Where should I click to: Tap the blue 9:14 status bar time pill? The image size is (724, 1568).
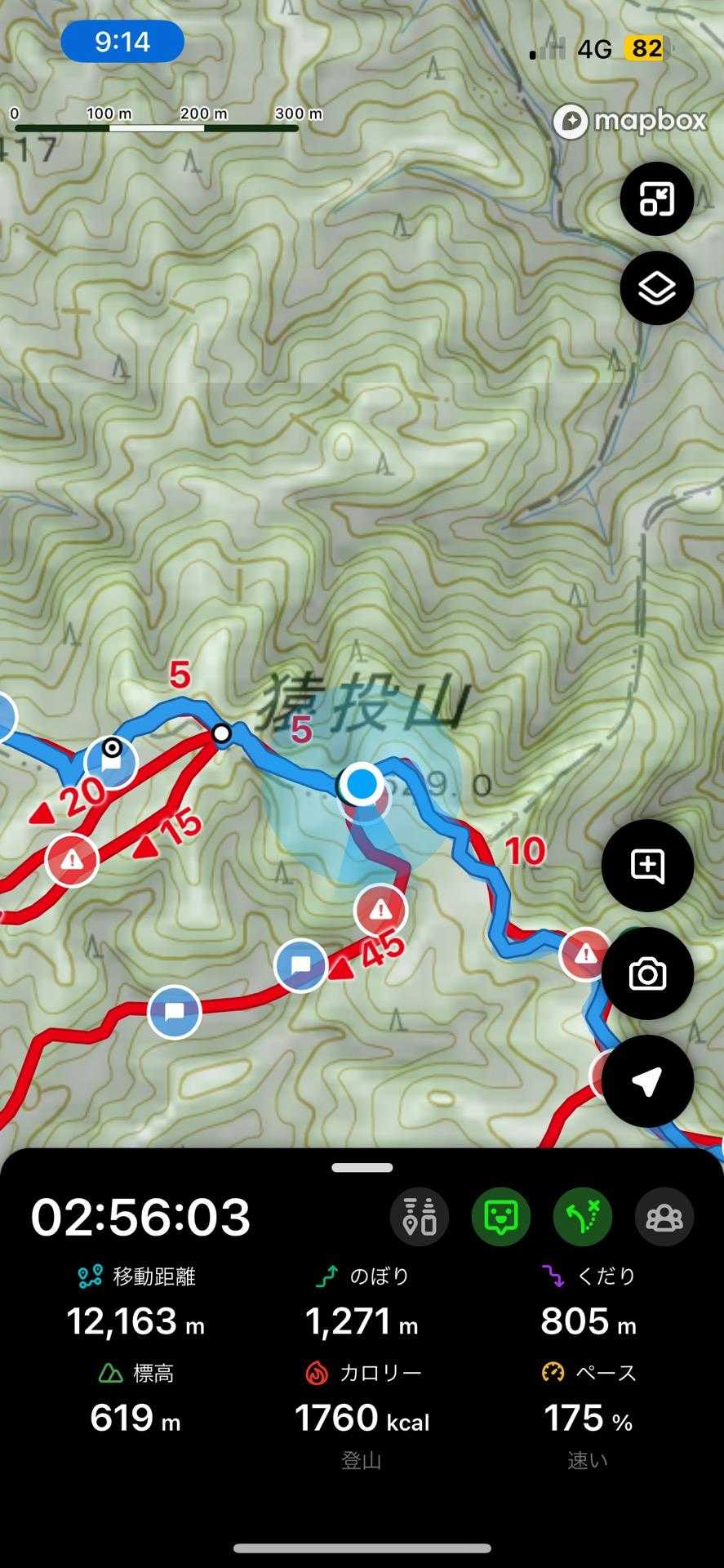[x=122, y=41]
